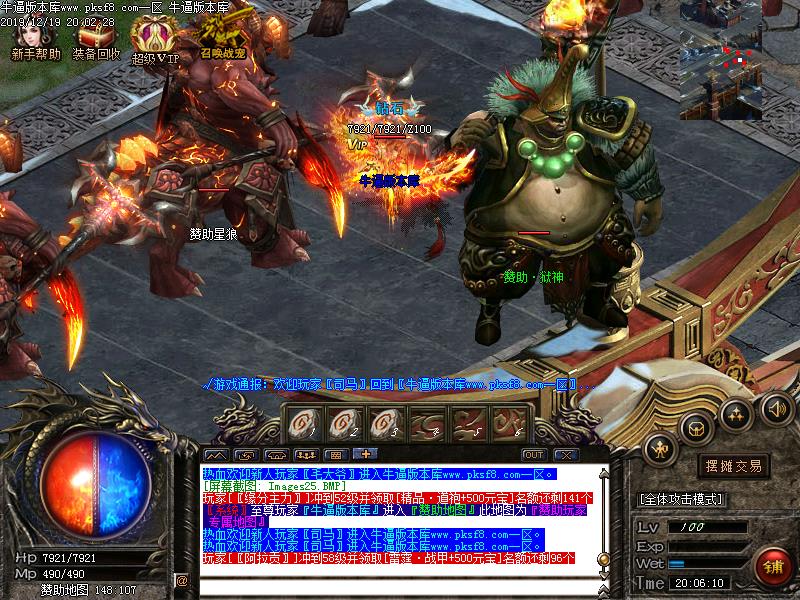Click the @ button beside the chat box
This screenshot has height=600, width=800.
[182, 580]
